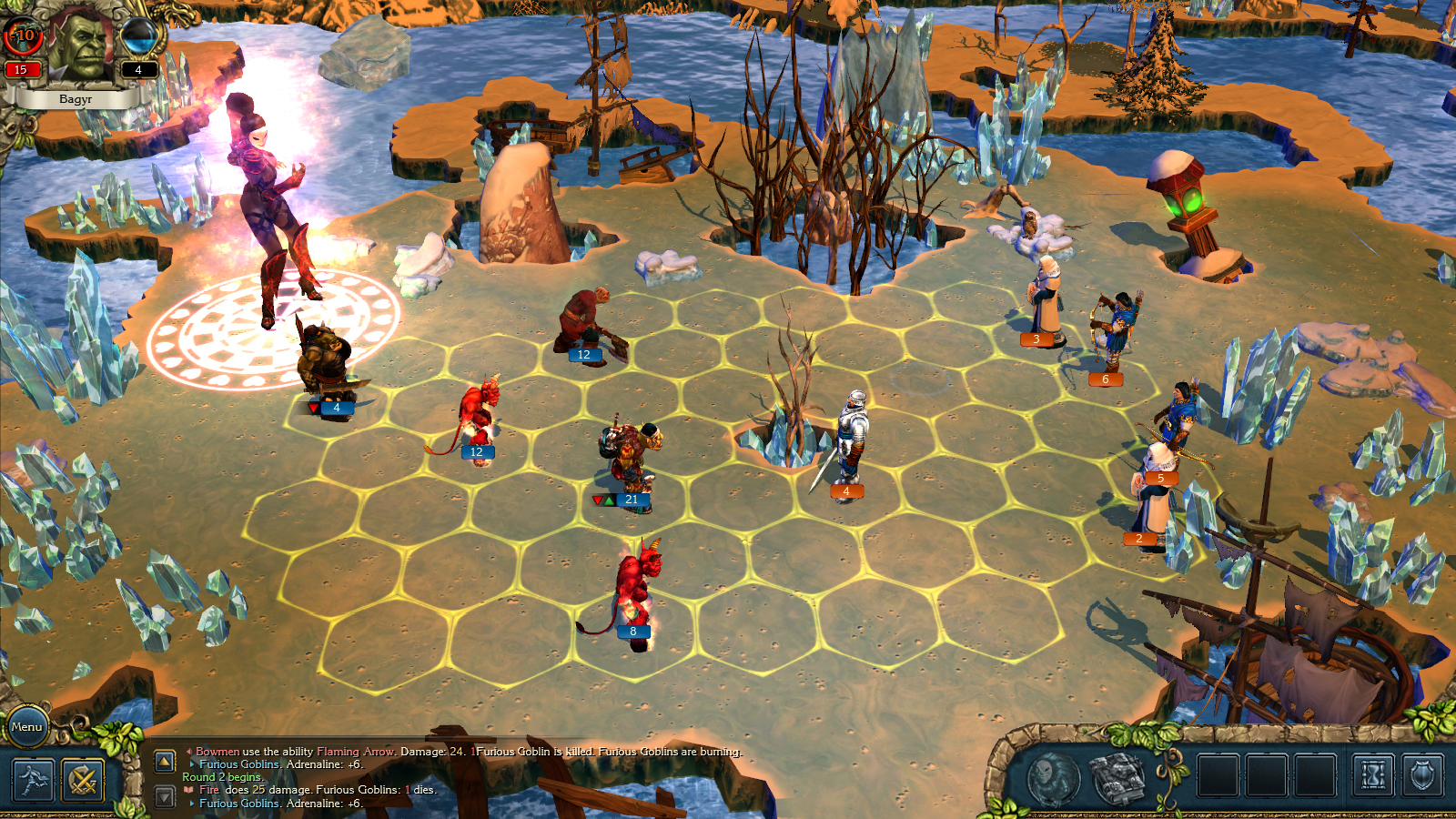The image size is (1456, 819).
Task: Open the Menu button
Action: [28, 726]
